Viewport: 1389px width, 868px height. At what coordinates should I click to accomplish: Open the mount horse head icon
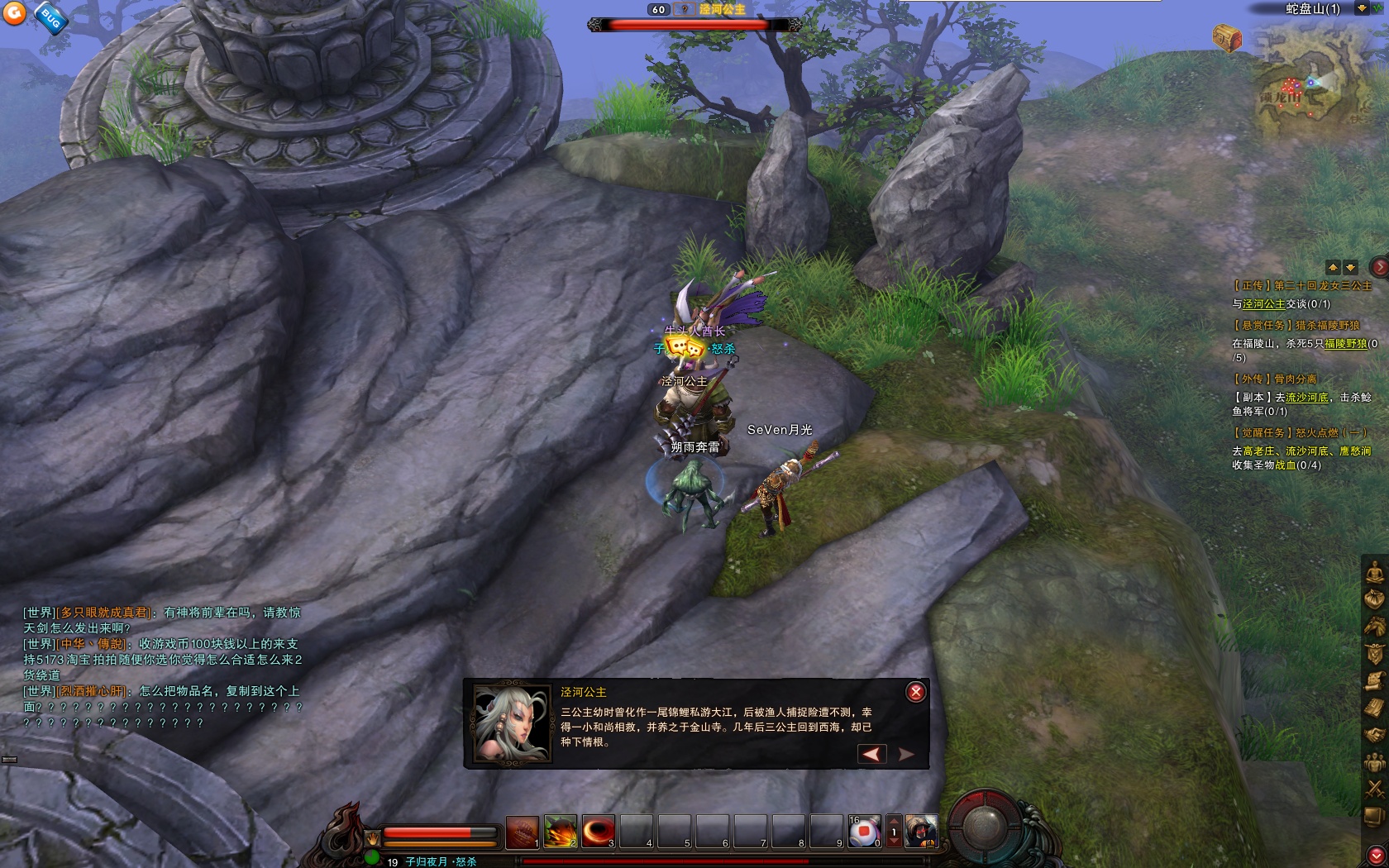point(1374,626)
